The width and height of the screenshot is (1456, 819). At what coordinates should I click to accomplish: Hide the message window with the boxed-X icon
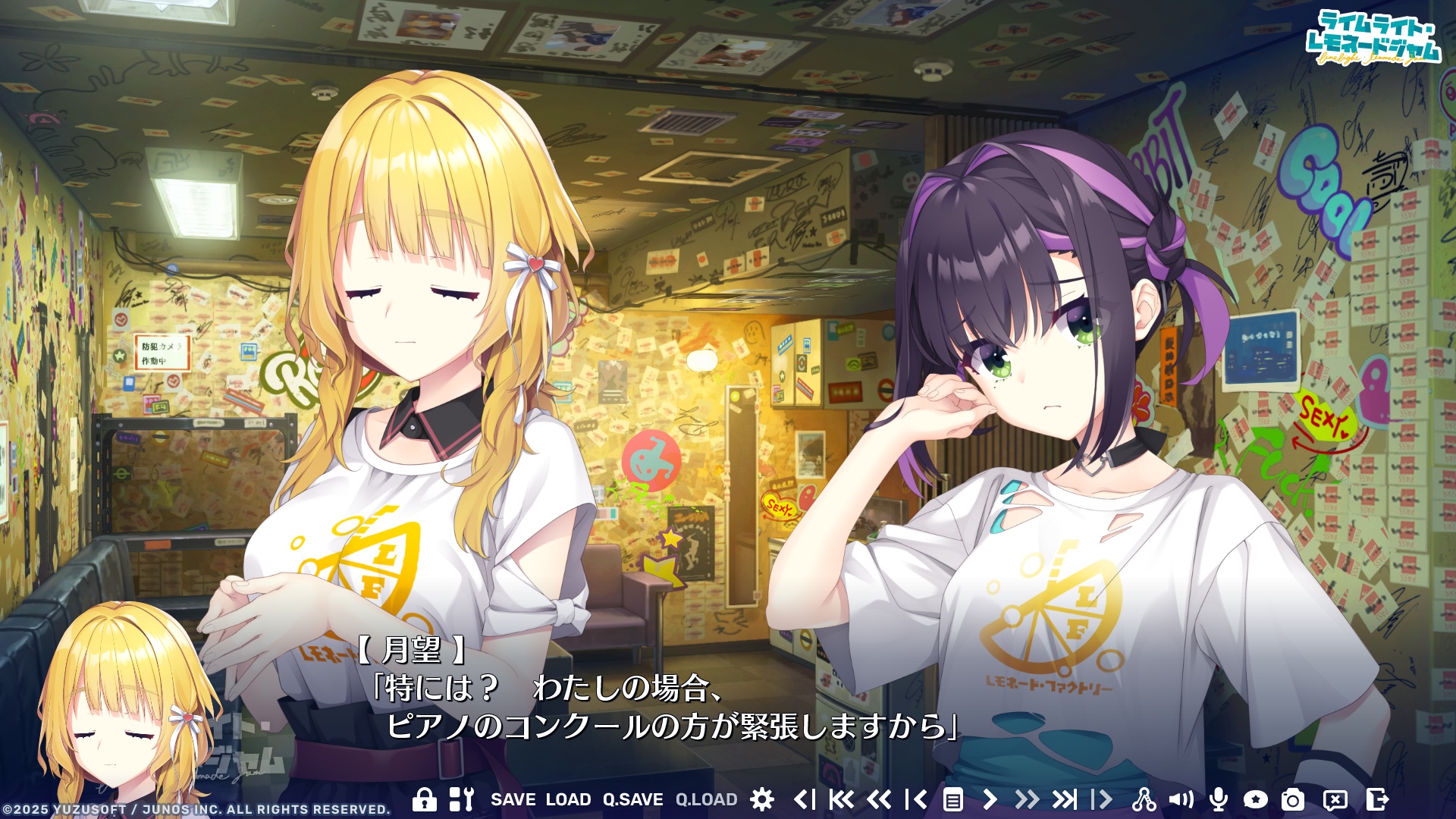1334,798
